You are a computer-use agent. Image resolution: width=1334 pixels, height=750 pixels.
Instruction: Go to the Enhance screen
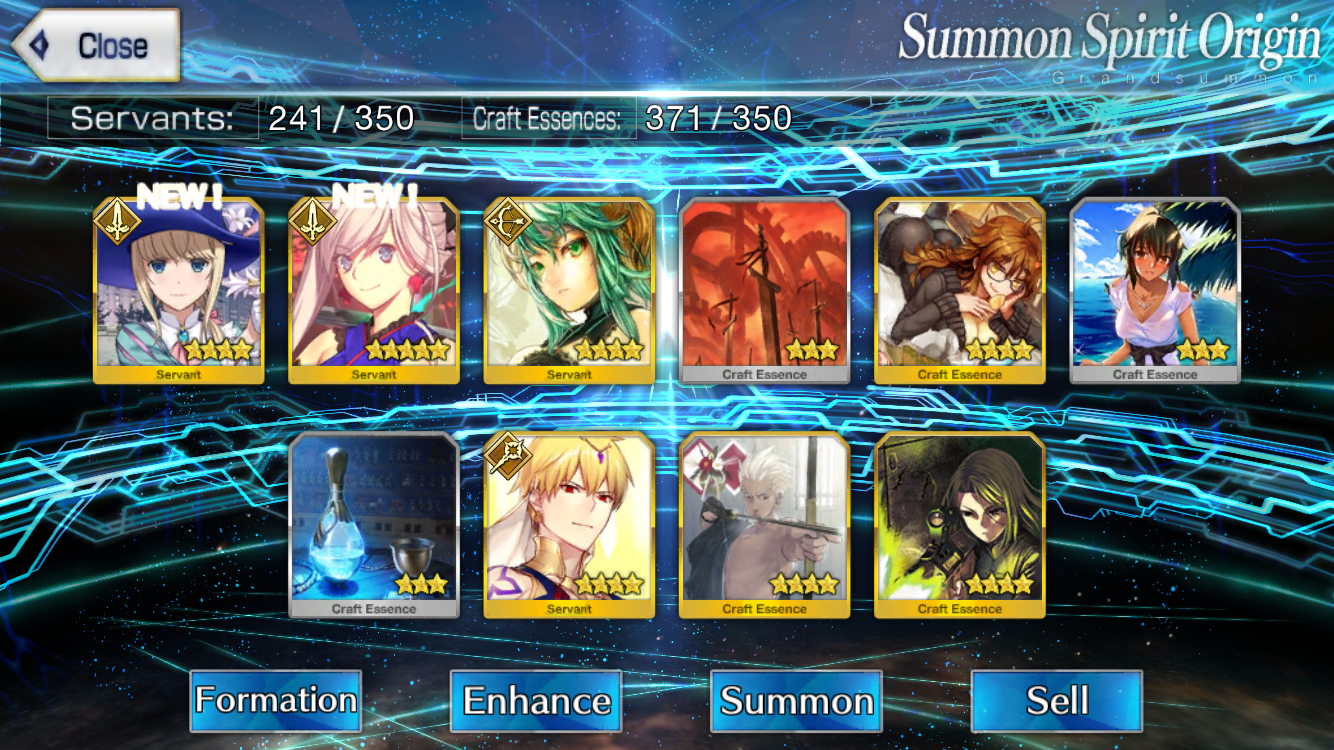pos(536,700)
